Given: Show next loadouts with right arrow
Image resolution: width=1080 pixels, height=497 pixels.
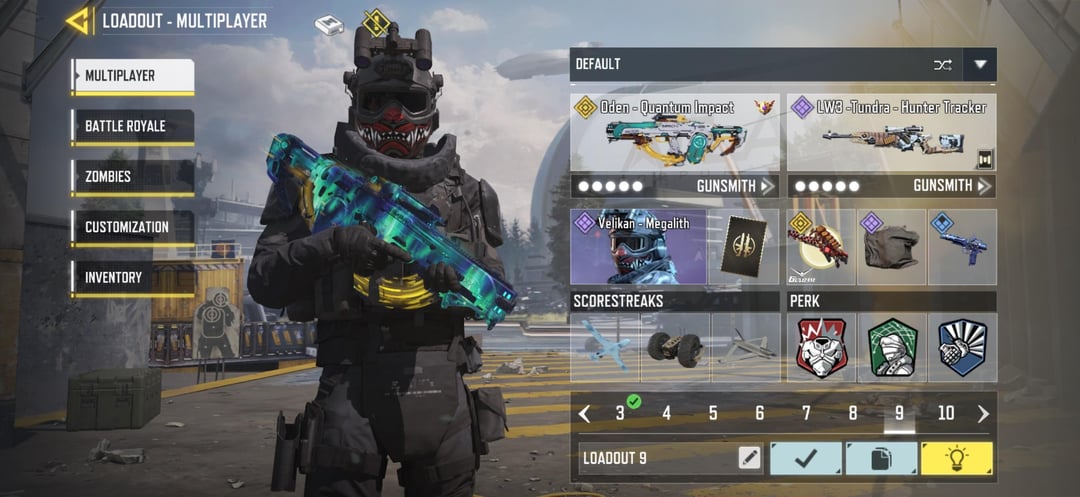Looking at the screenshot, I should 983,414.
